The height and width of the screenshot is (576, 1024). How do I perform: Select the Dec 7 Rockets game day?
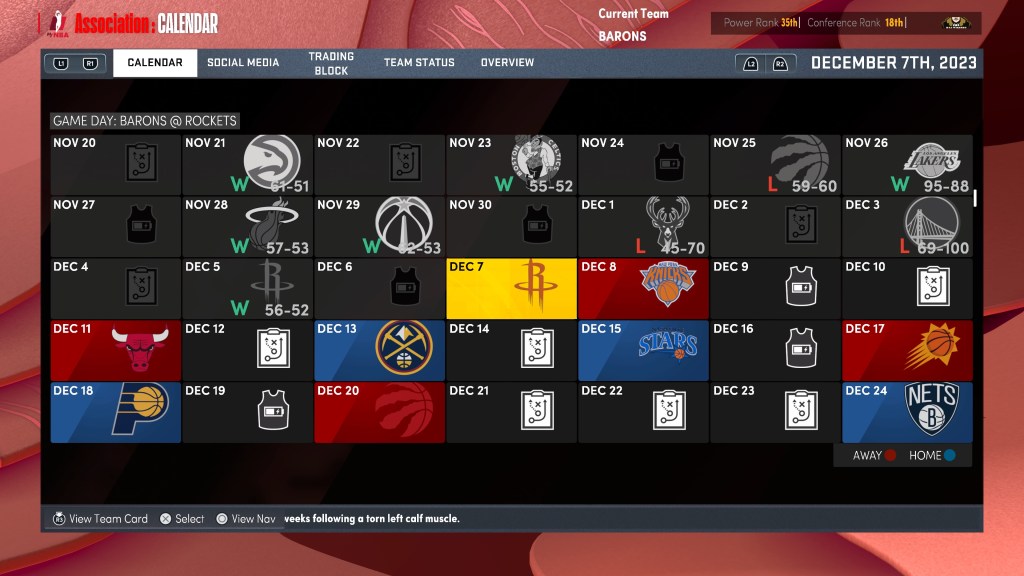(511, 288)
